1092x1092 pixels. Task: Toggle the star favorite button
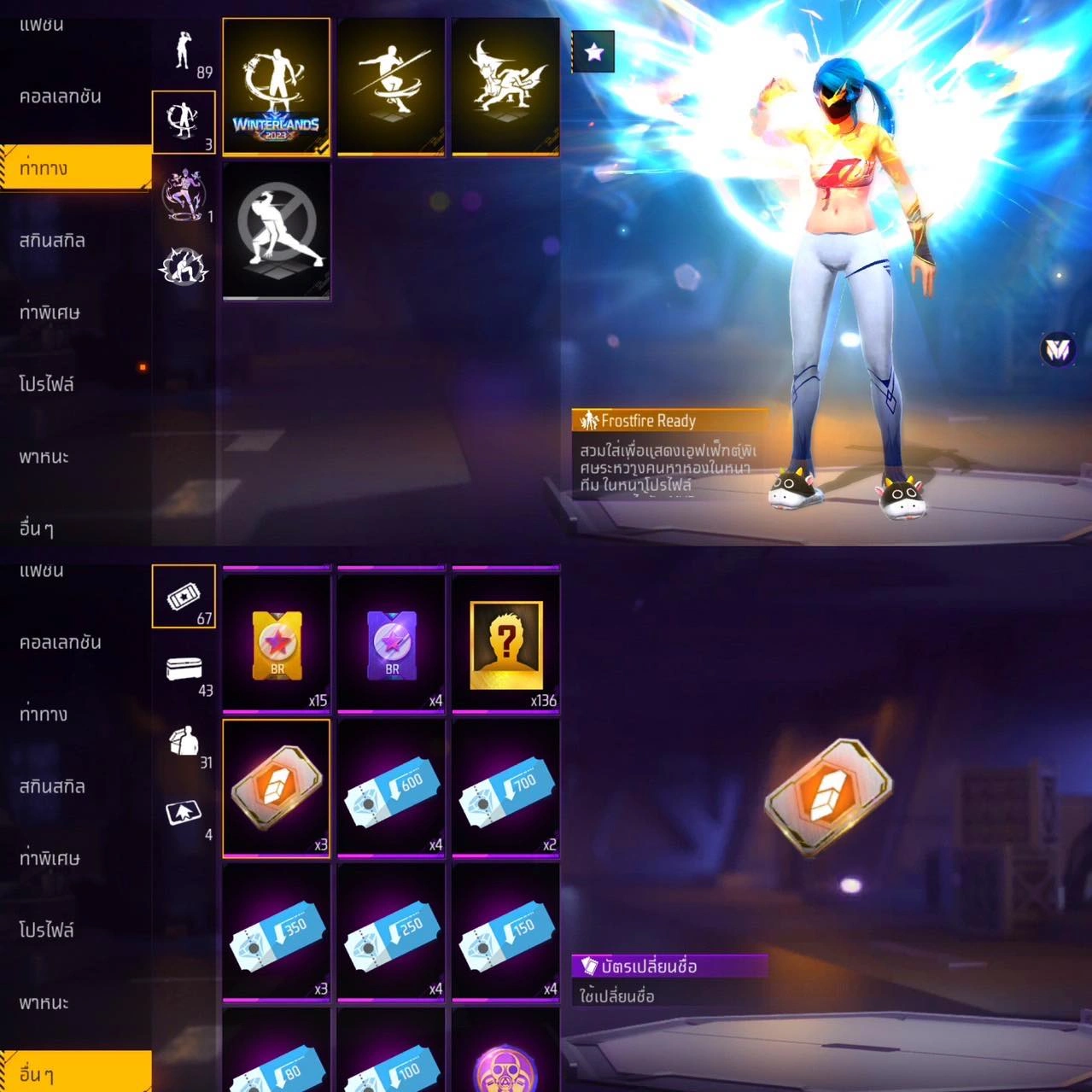593,53
